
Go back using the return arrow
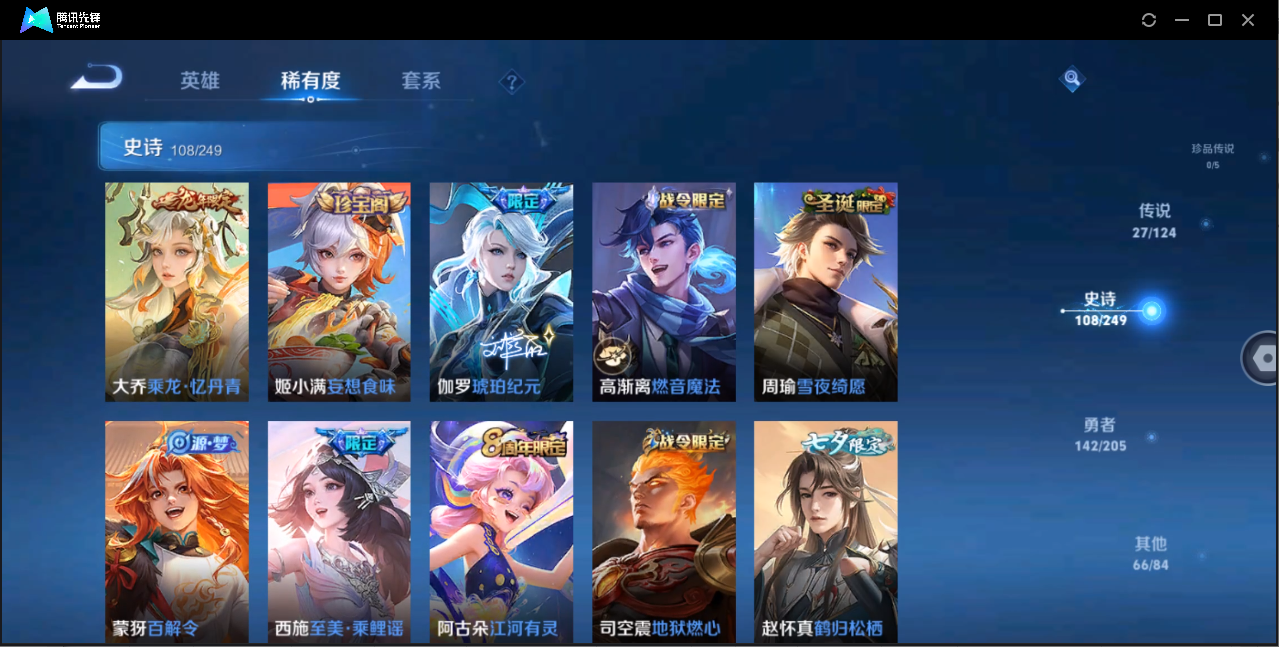click(x=97, y=78)
